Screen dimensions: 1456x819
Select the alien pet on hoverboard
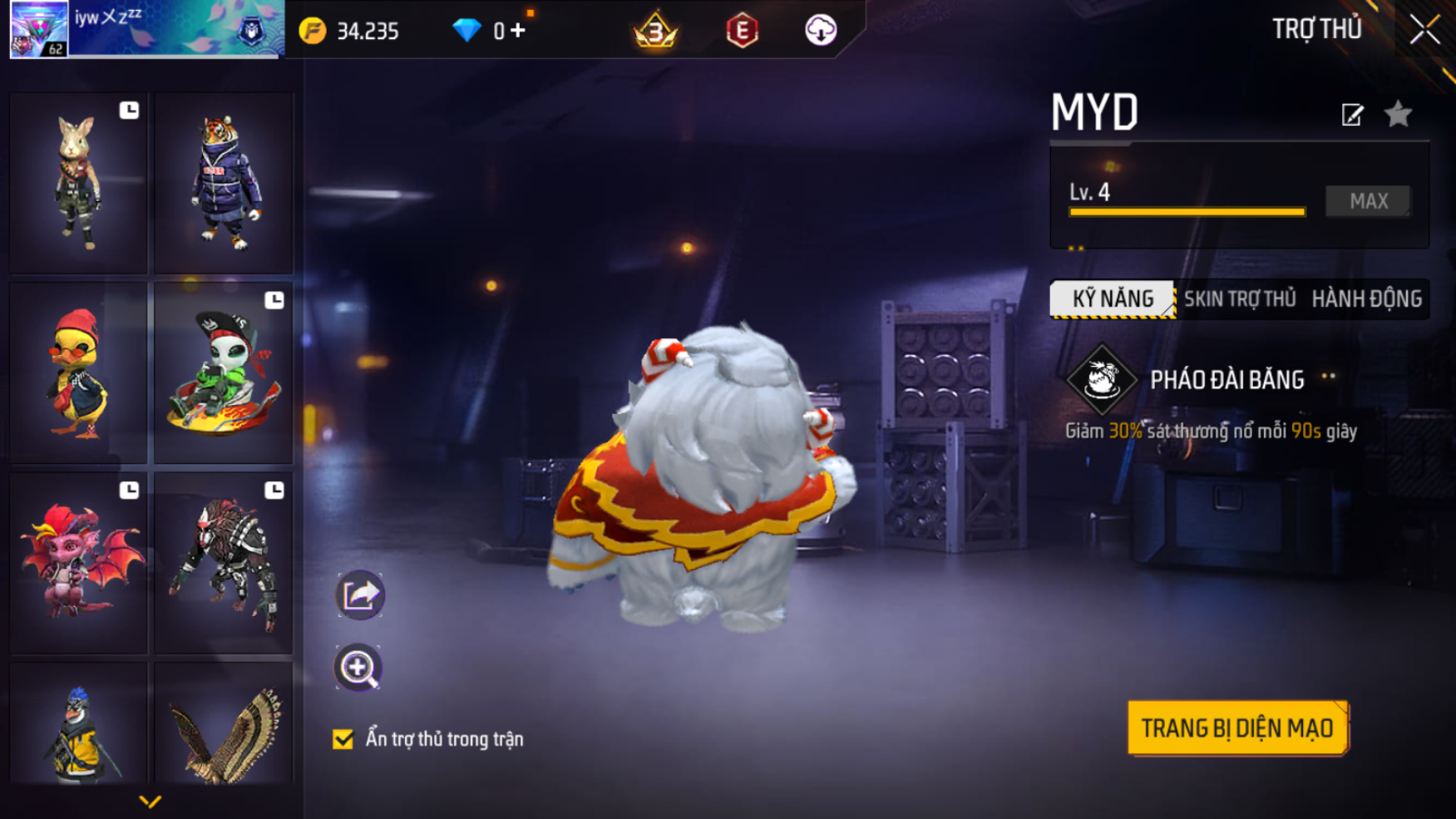[224, 373]
